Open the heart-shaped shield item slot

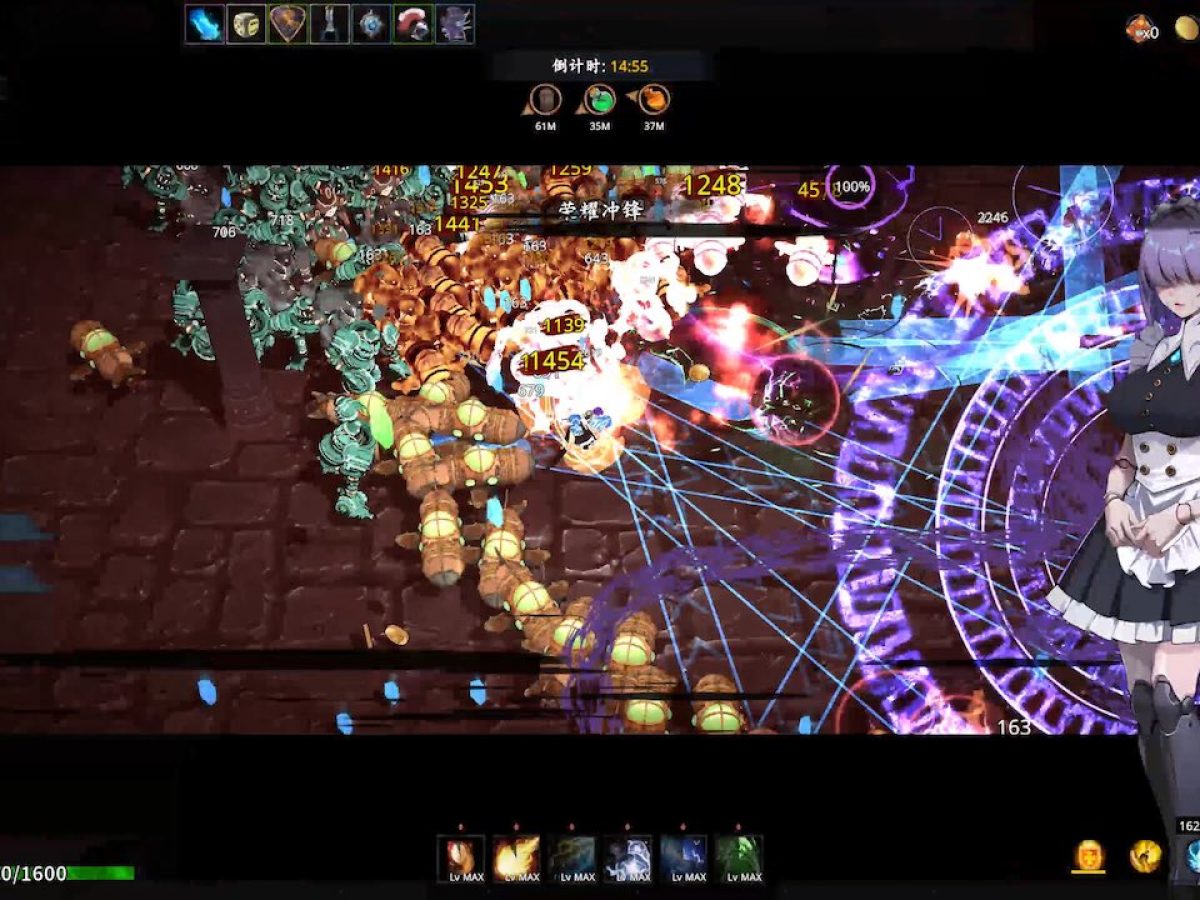pos(288,24)
